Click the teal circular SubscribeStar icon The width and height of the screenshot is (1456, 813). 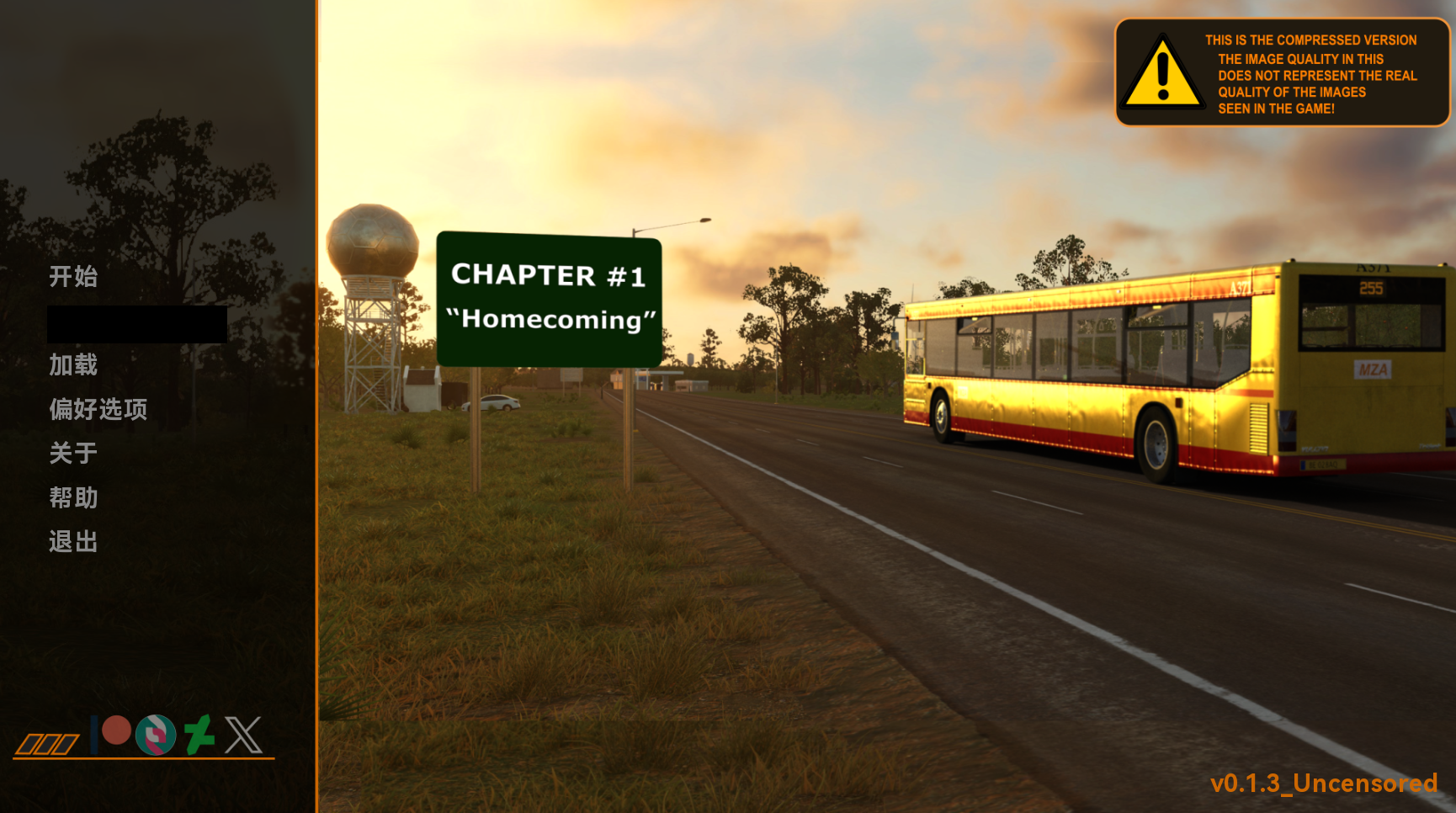tap(156, 735)
